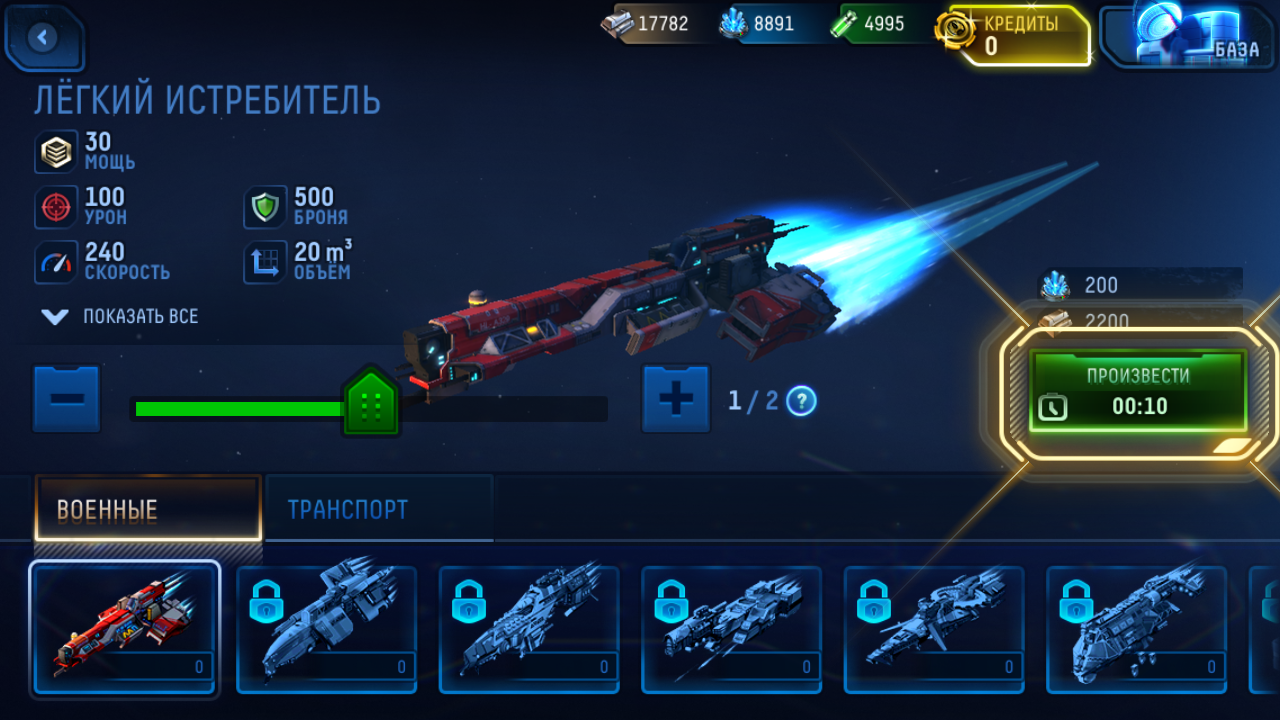Click the green quantity slider handle
Viewport: 1280px width, 720px height.
[x=371, y=402]
